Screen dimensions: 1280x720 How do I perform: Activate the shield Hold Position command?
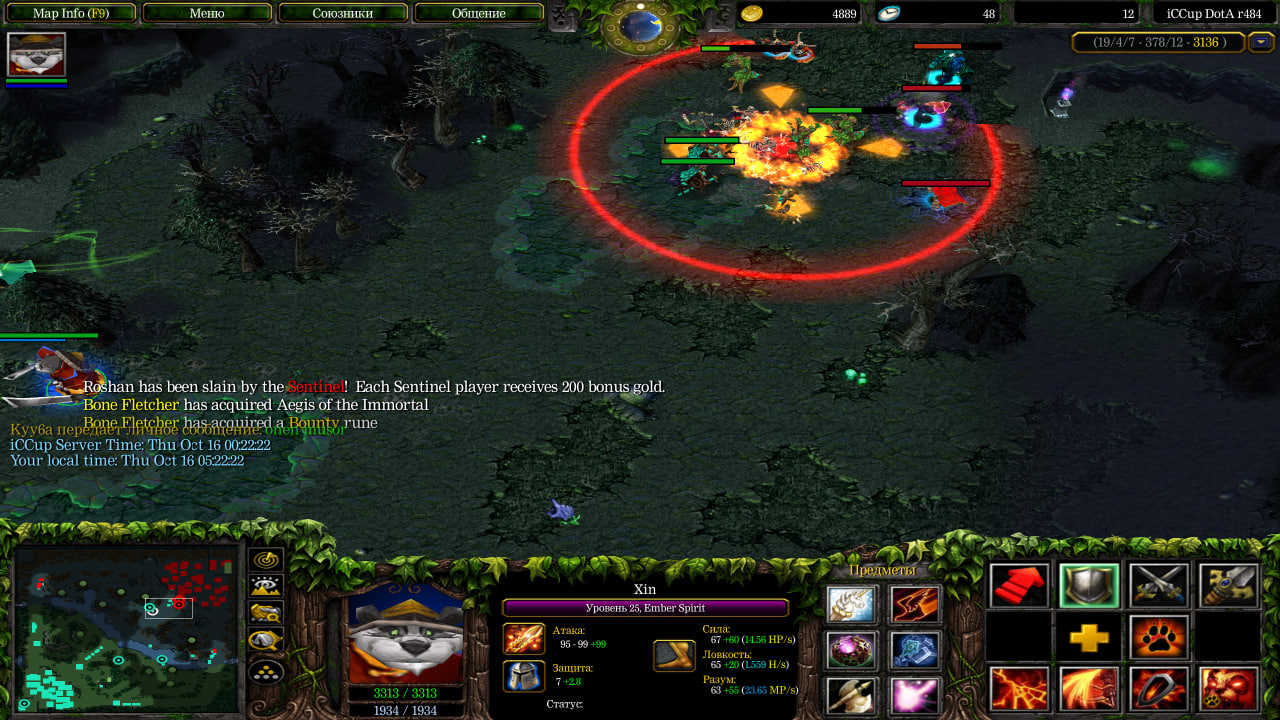click(1089, 586)
